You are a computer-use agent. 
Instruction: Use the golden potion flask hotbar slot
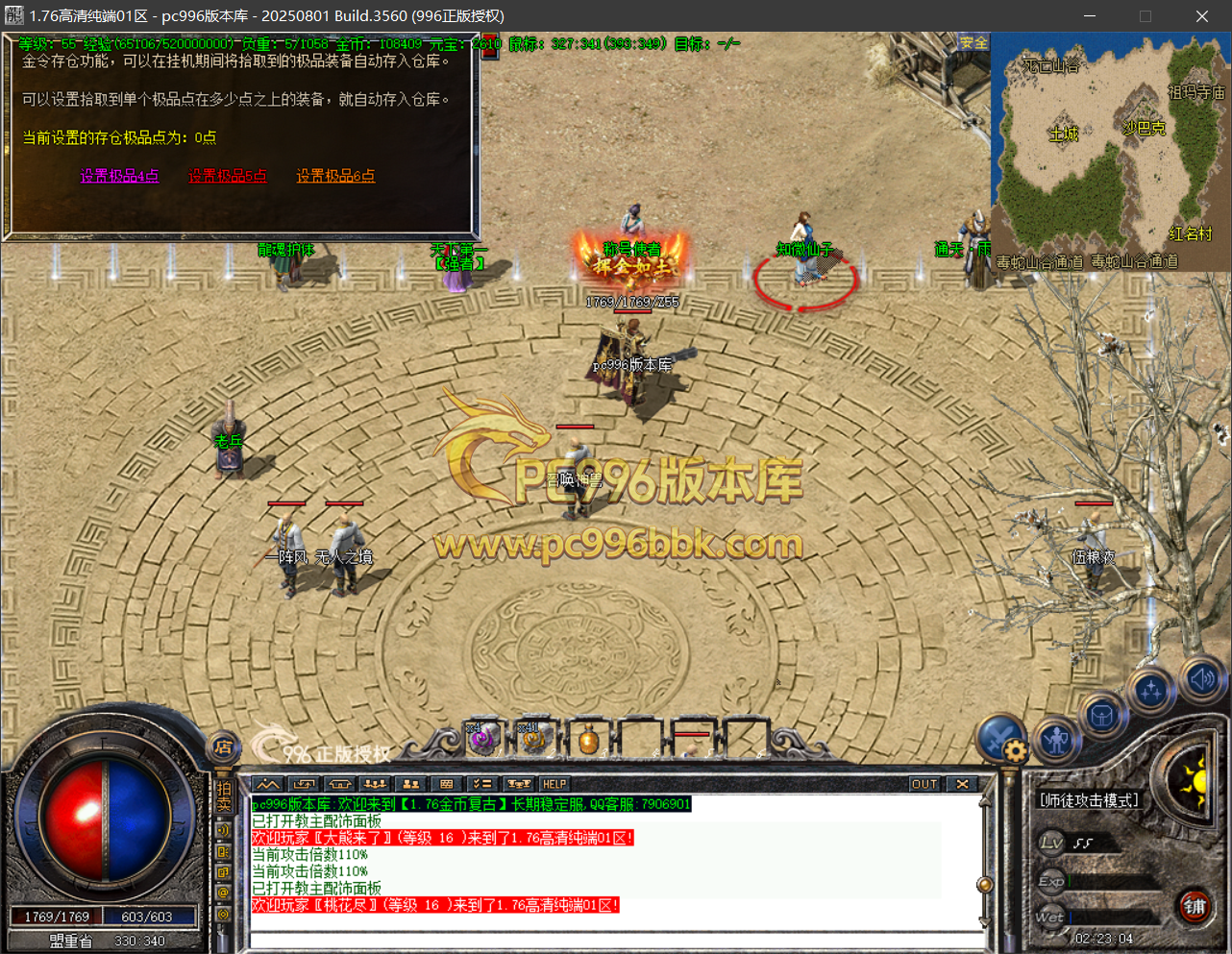[x=588, y=739]
